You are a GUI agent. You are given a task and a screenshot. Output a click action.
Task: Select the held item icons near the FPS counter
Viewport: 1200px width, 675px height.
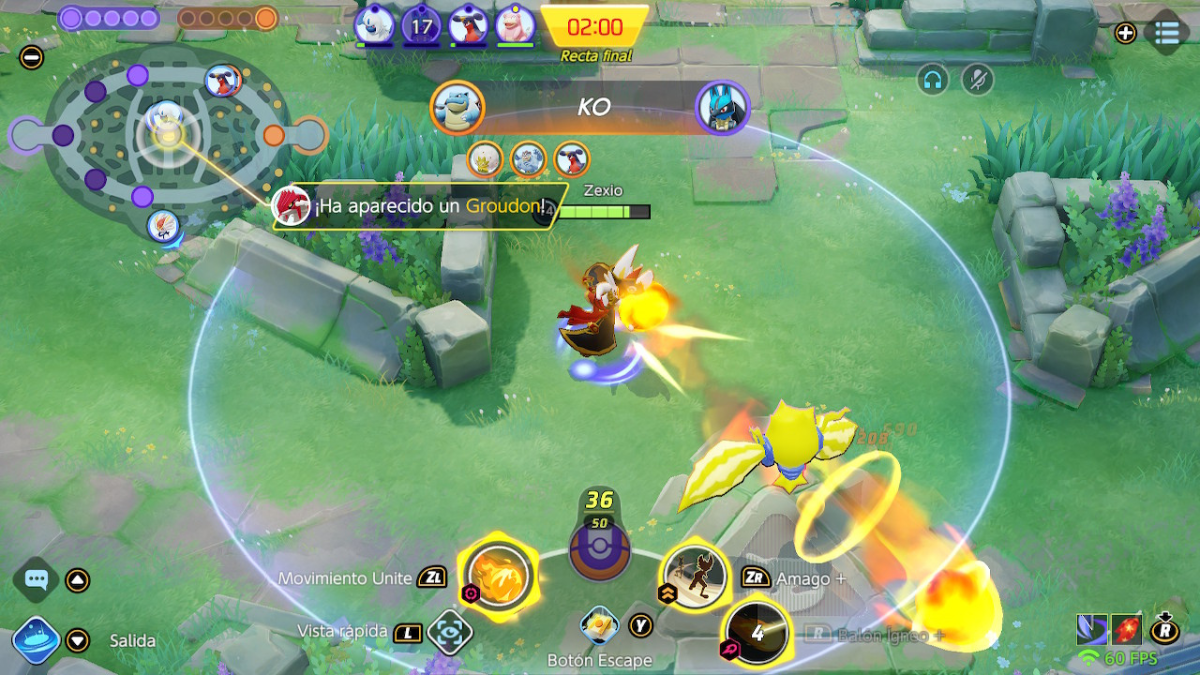1110,629
